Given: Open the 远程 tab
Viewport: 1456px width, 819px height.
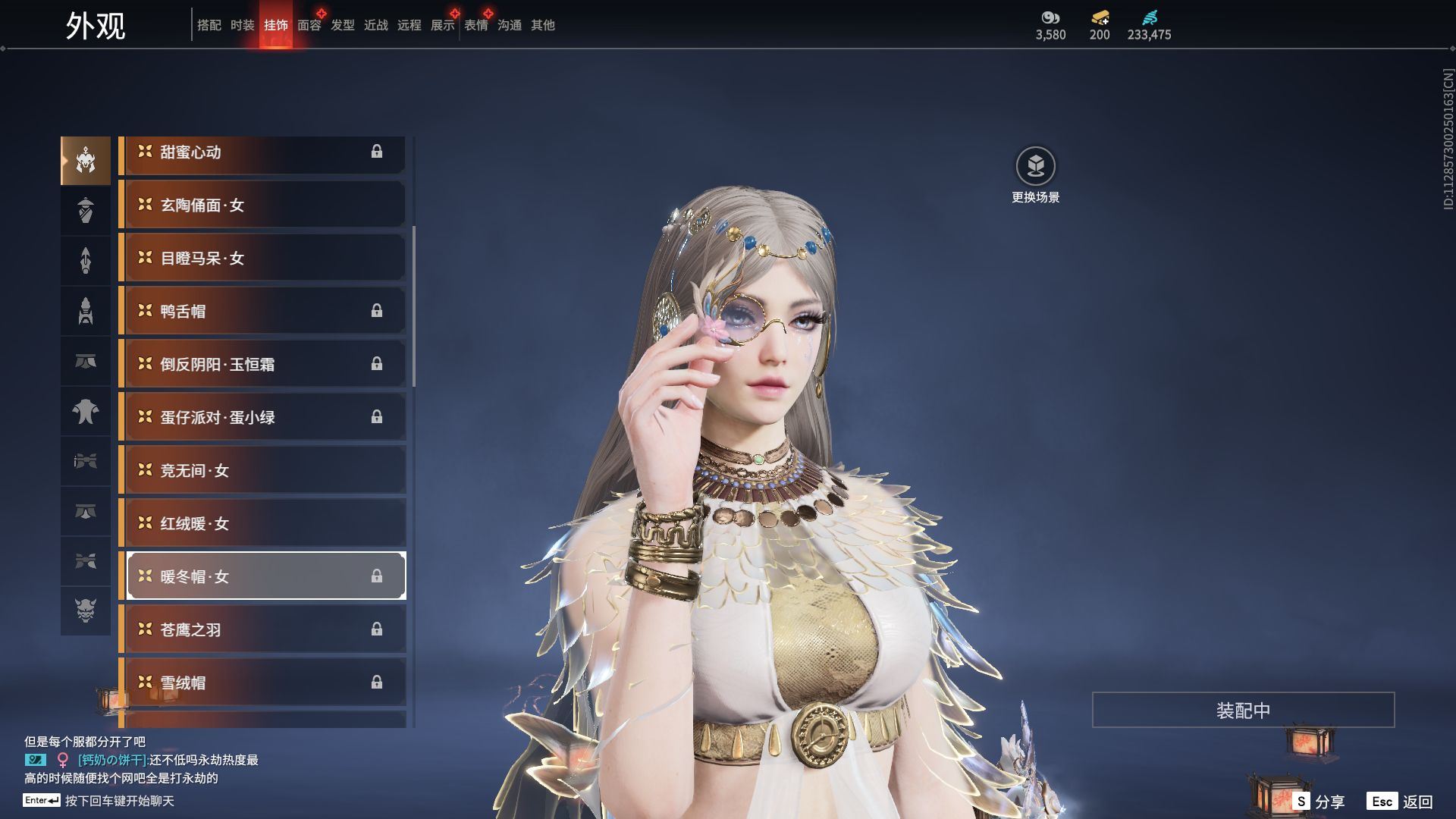Looking at the screenshot, I should [409, 25].
